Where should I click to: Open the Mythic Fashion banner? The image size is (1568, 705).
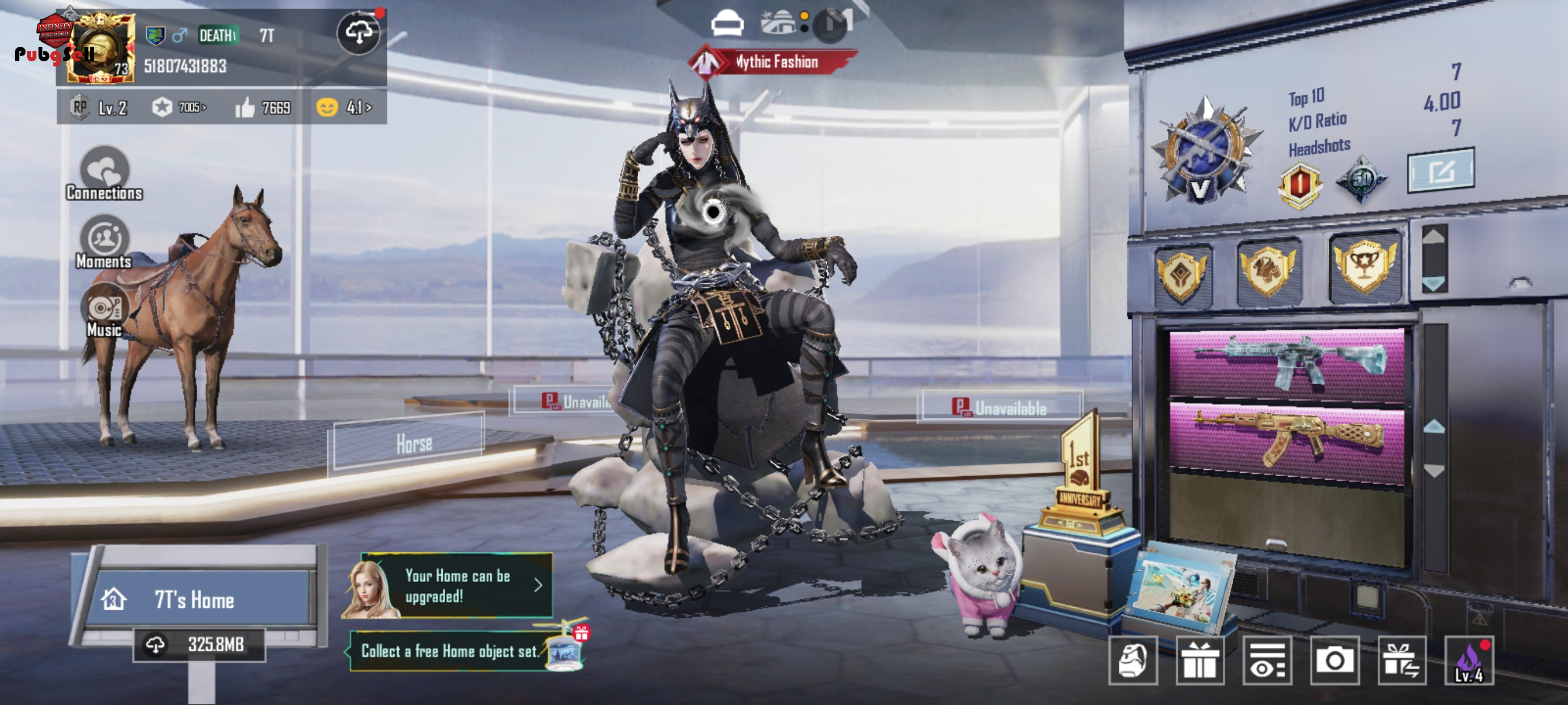(774, 62)
